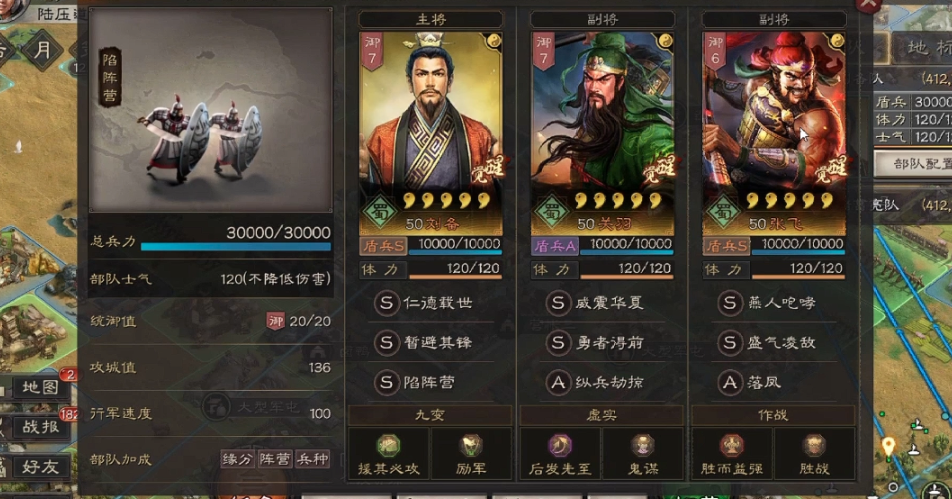This screenshot has height=499, width=952.
Task: Show the 缘分 troop bonus
Action: 237,459
